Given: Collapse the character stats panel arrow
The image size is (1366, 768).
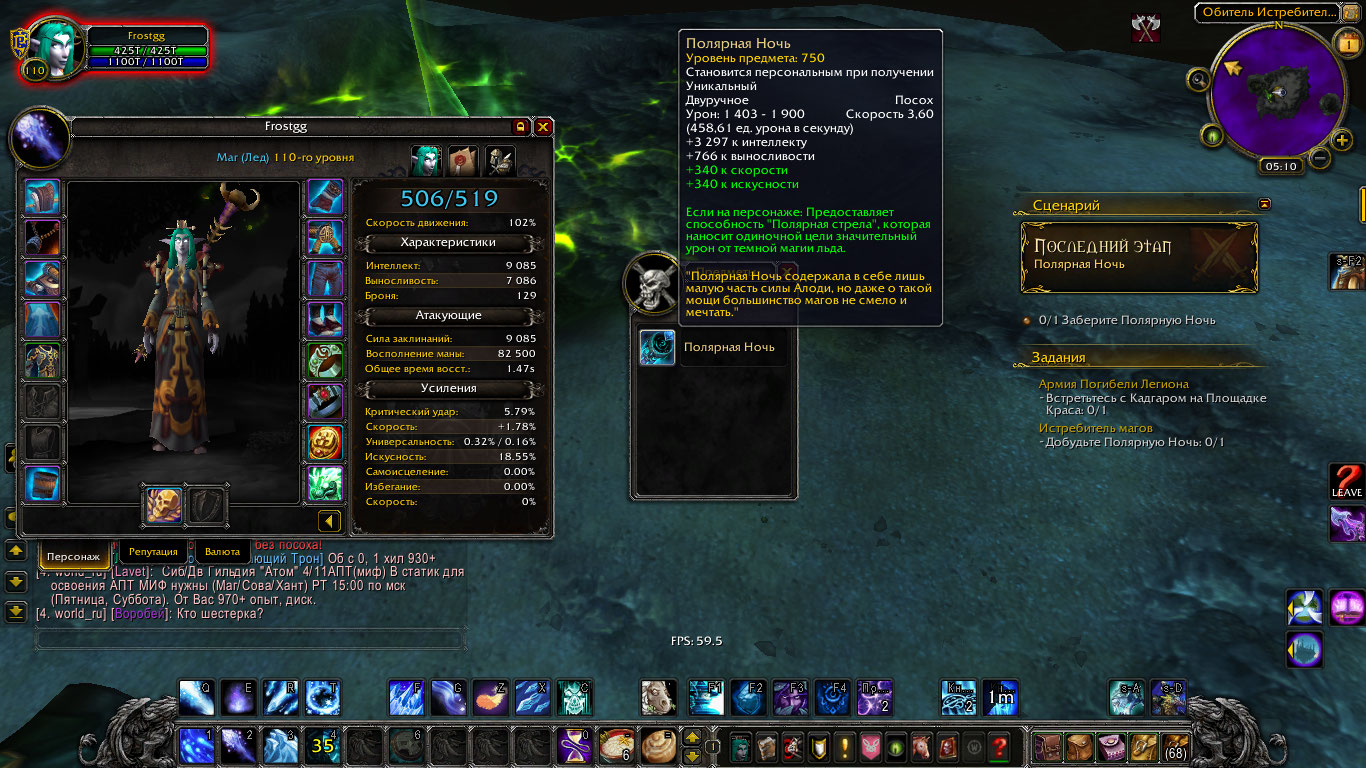Looking at the screenshot, I should click(x=329, y=521).
